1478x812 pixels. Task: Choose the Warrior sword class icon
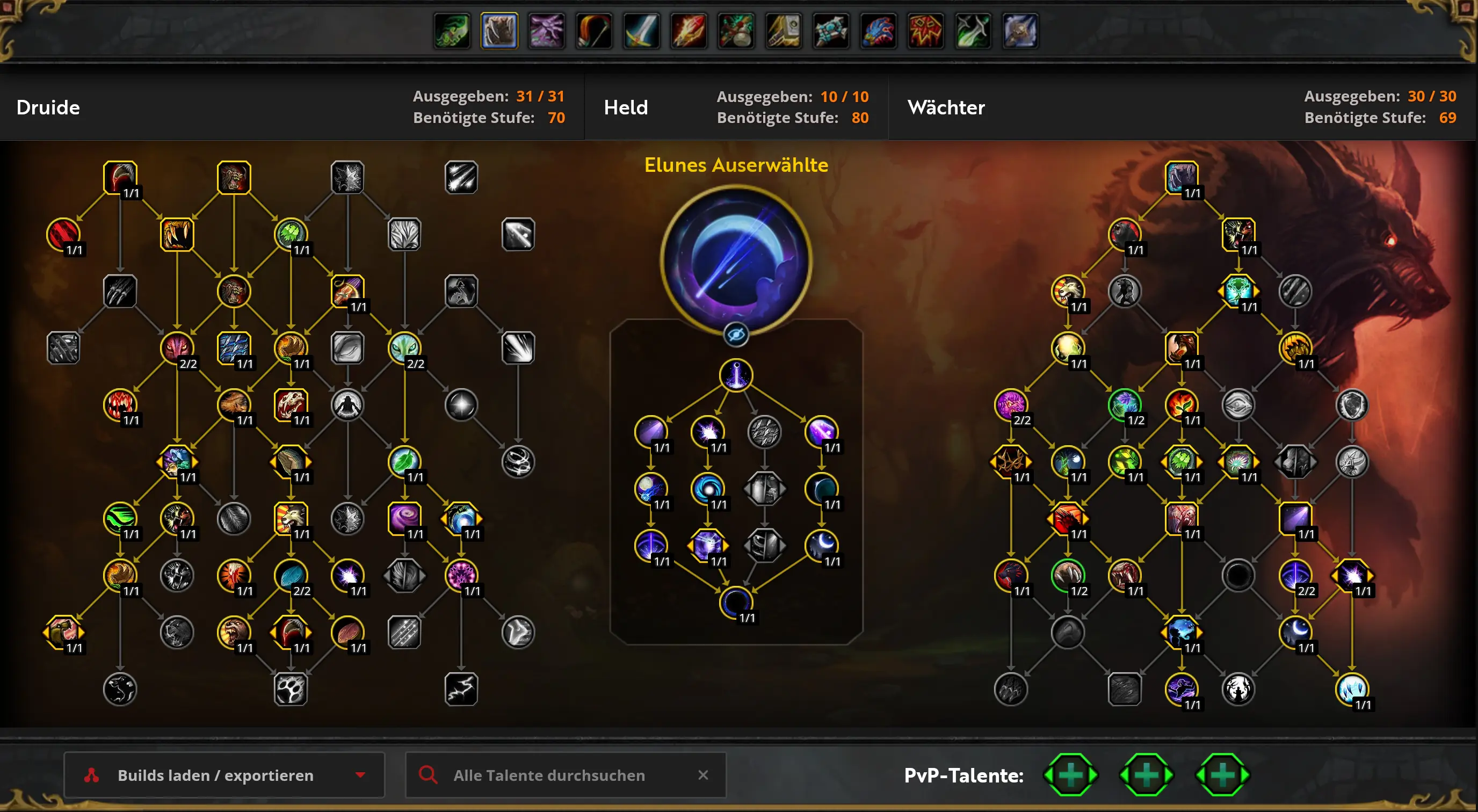point(641,31)
